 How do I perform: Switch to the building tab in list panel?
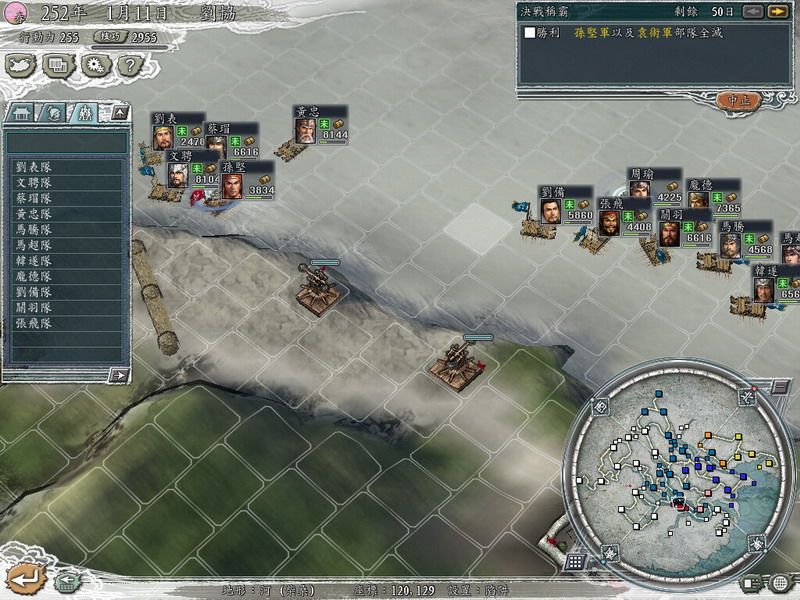click(22, 113)
